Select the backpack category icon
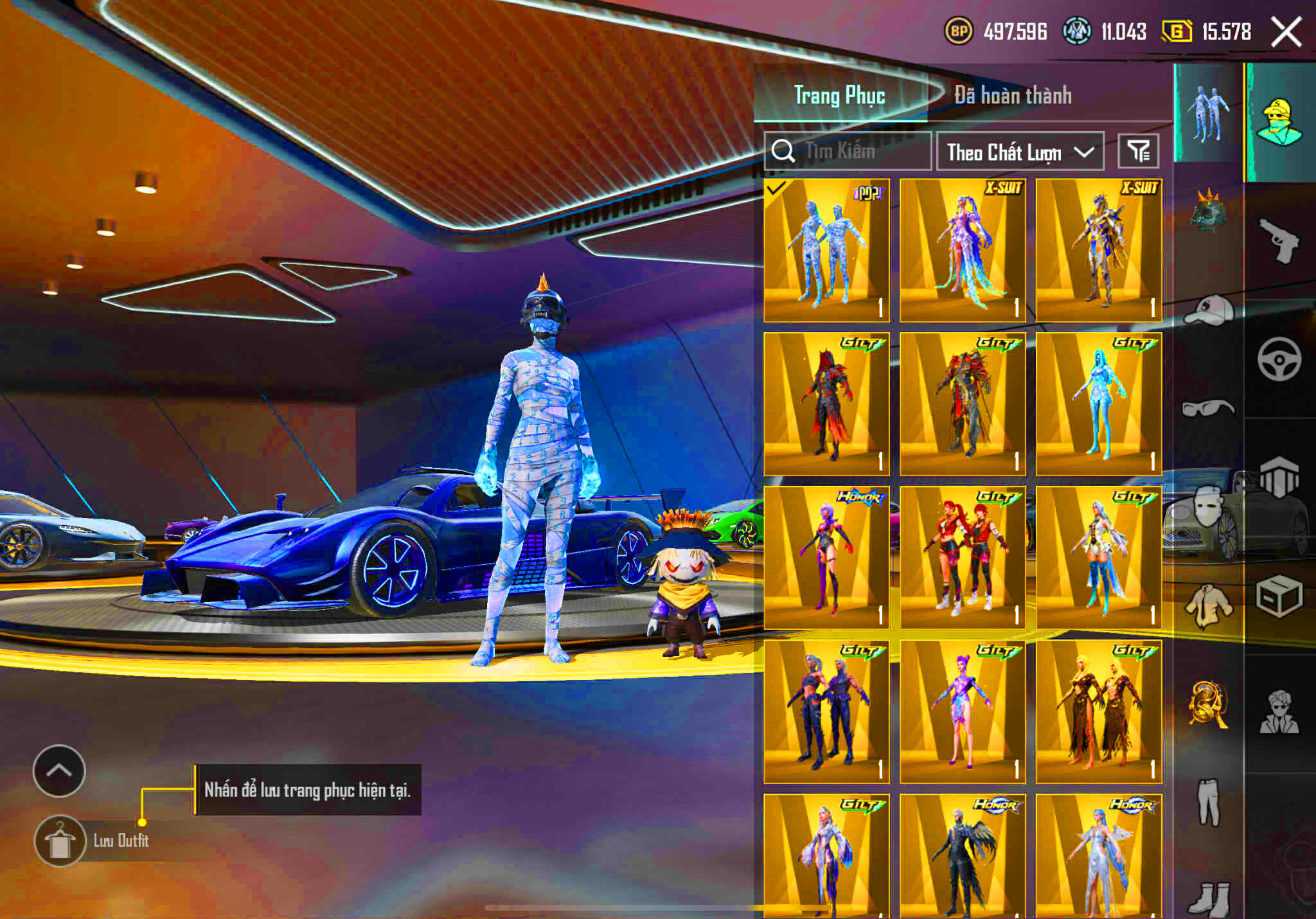Image resolution: width=1316 pixels, height=919 pixels. [x=1279, y=477]
